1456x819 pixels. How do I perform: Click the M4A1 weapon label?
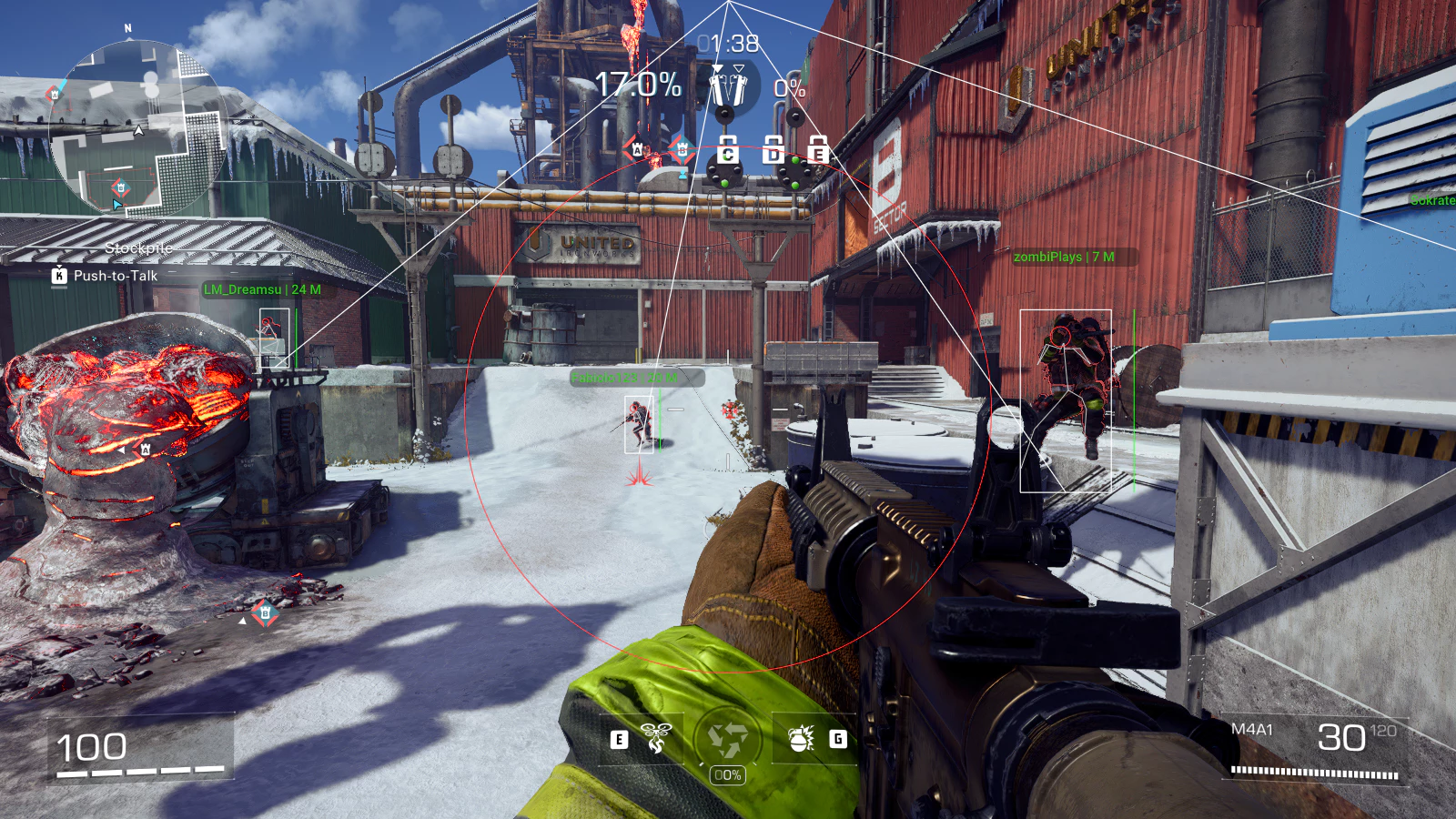1251,729
